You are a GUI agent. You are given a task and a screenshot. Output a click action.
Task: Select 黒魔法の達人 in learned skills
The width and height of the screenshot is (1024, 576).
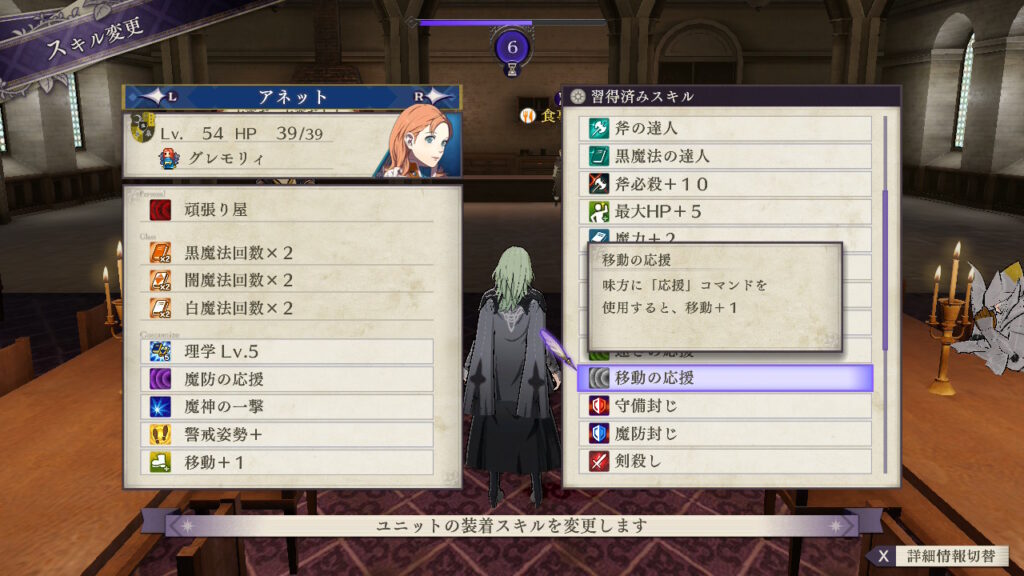(x=729, y=157)
